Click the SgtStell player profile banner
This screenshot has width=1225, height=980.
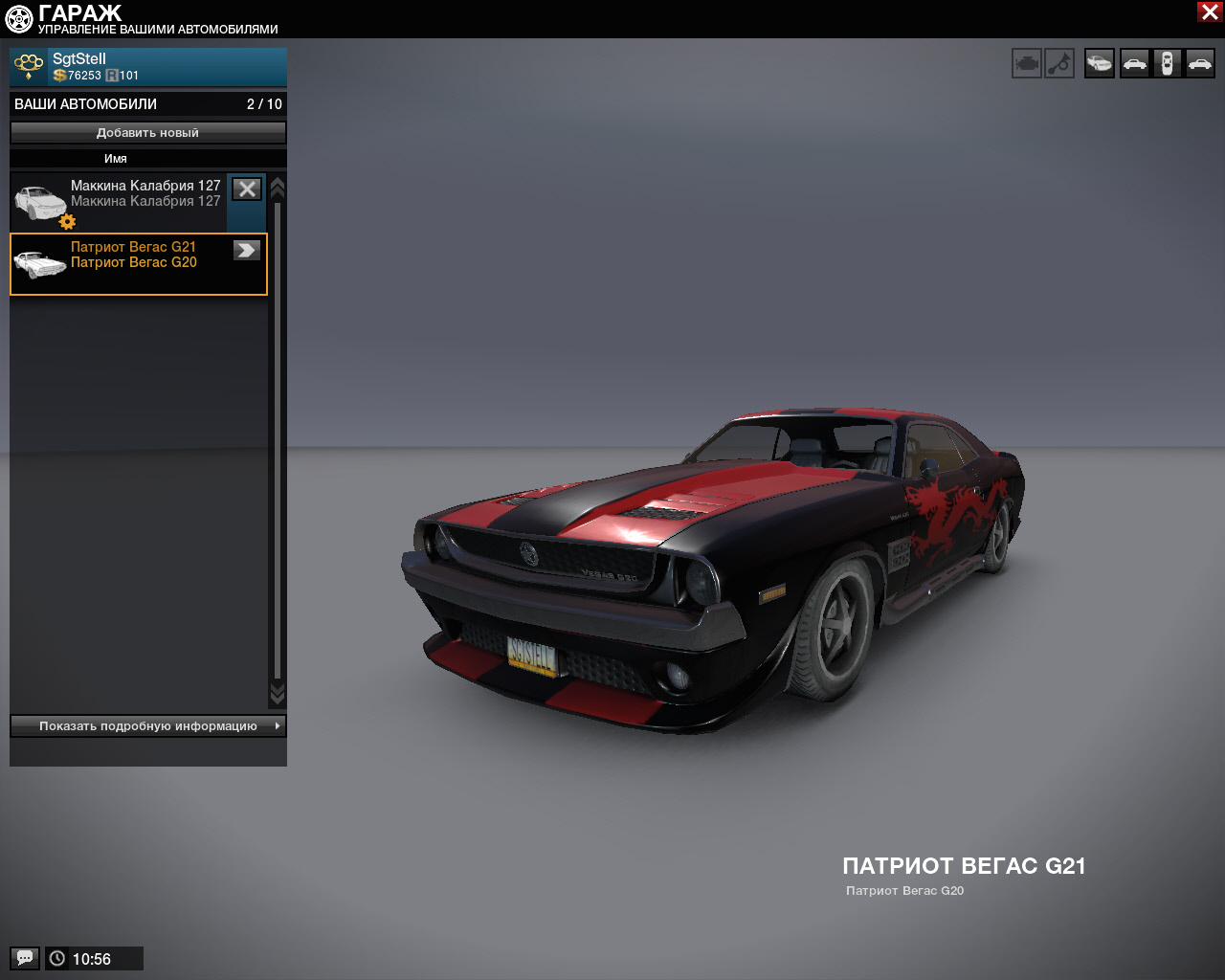point(148,67)
